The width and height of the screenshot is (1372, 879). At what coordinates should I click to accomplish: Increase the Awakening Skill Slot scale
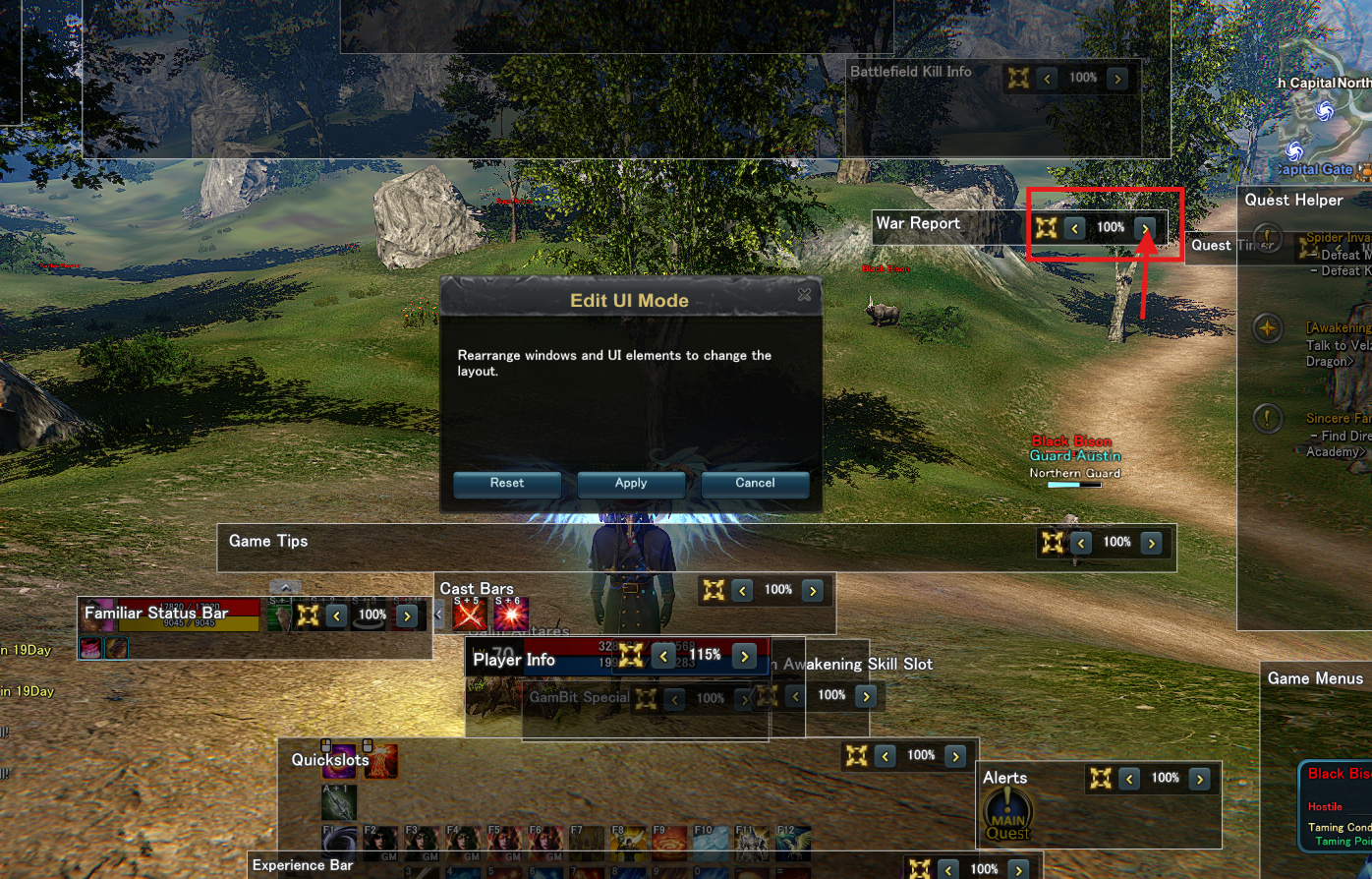tap(866, 696)
